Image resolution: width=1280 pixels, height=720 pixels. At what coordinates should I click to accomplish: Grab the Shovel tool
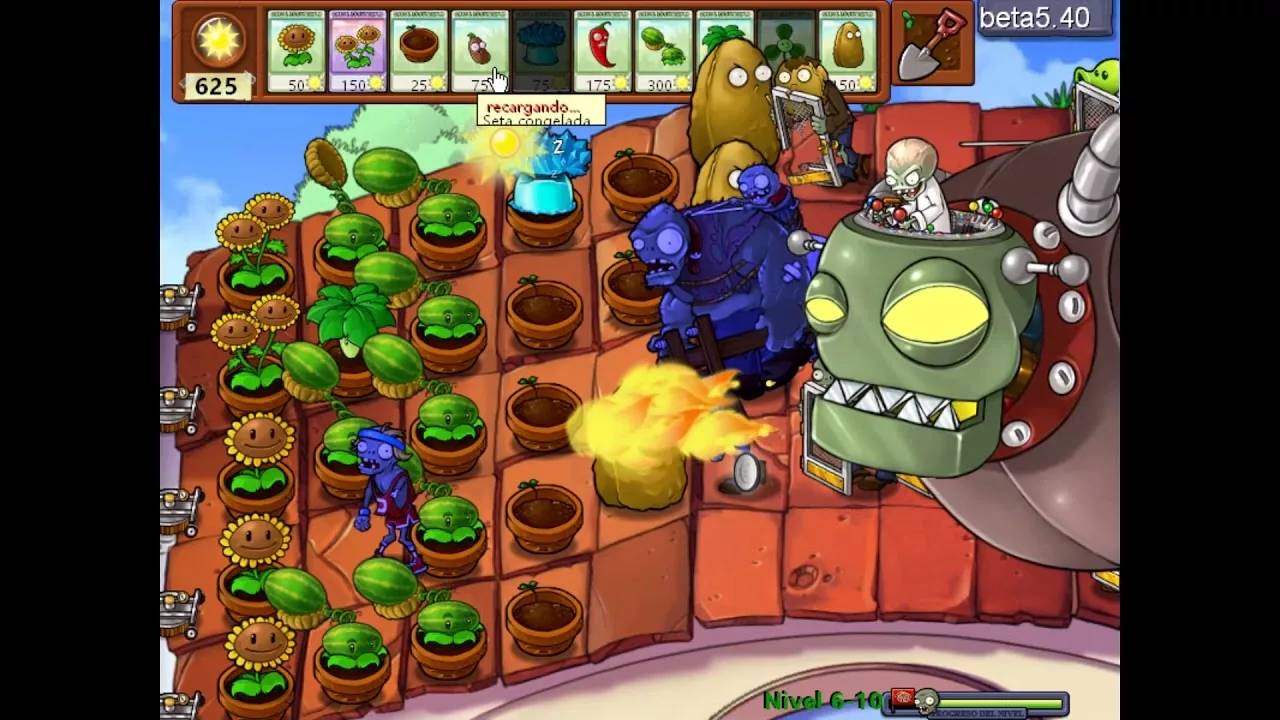click(x=933, y=45)
